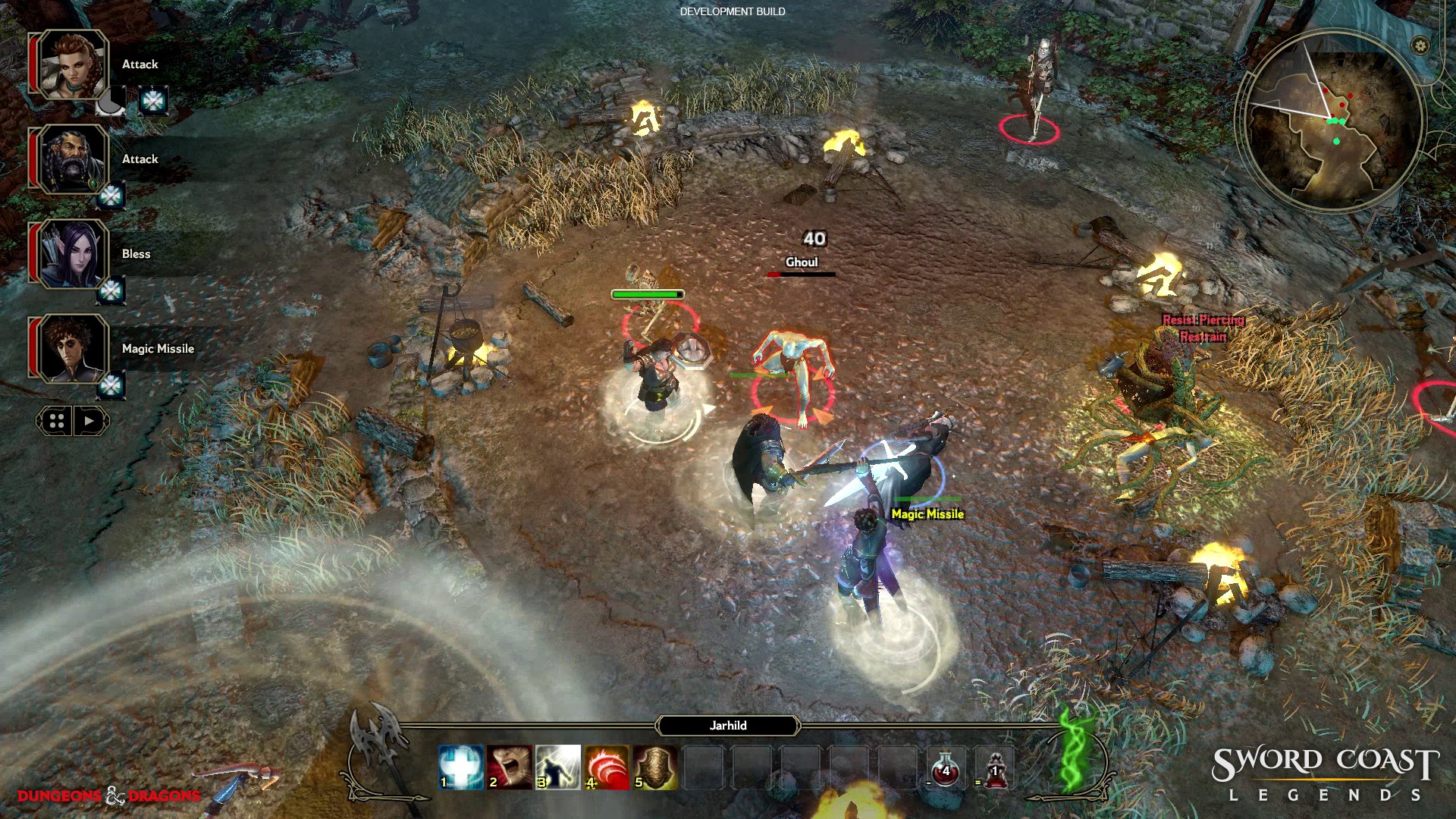Activate the red claw swipe ability
The height and width of the screenshot is (819, 1456).
coord(607,767)
